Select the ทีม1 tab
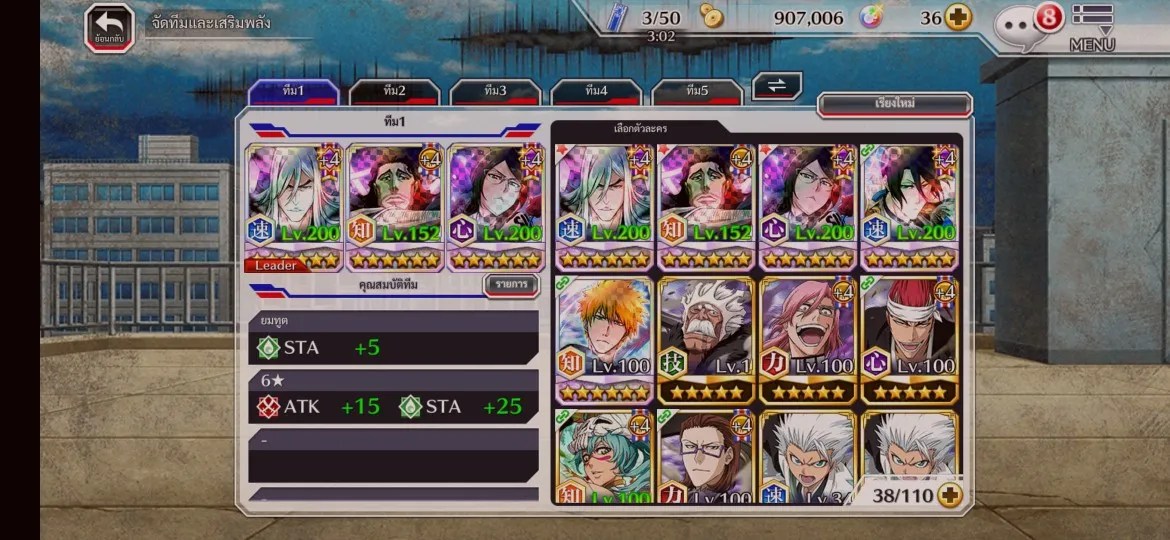1170x540 pixels. coord(293,92)
